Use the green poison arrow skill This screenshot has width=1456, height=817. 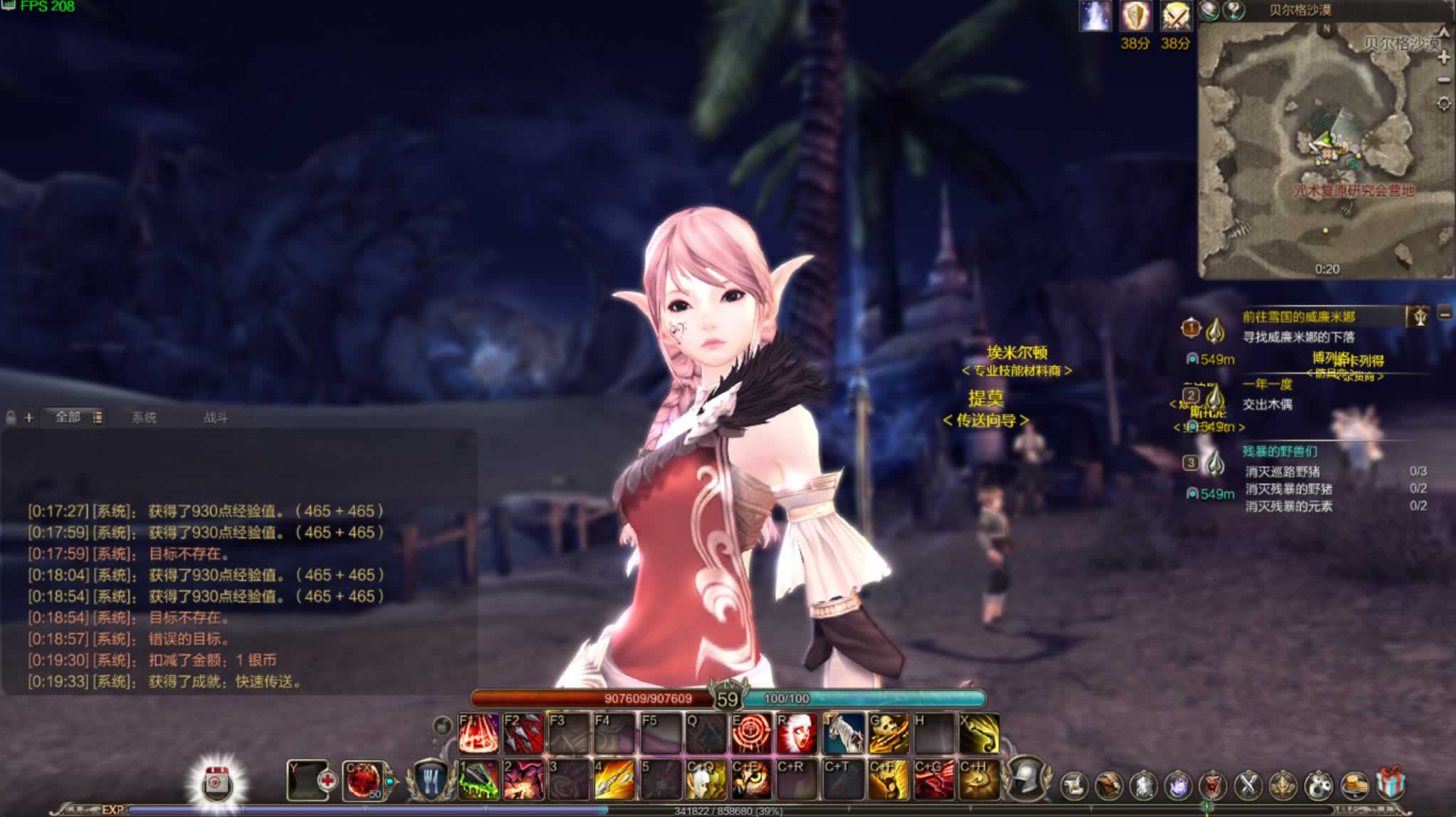pyautogui.click(x=478, y=779)
